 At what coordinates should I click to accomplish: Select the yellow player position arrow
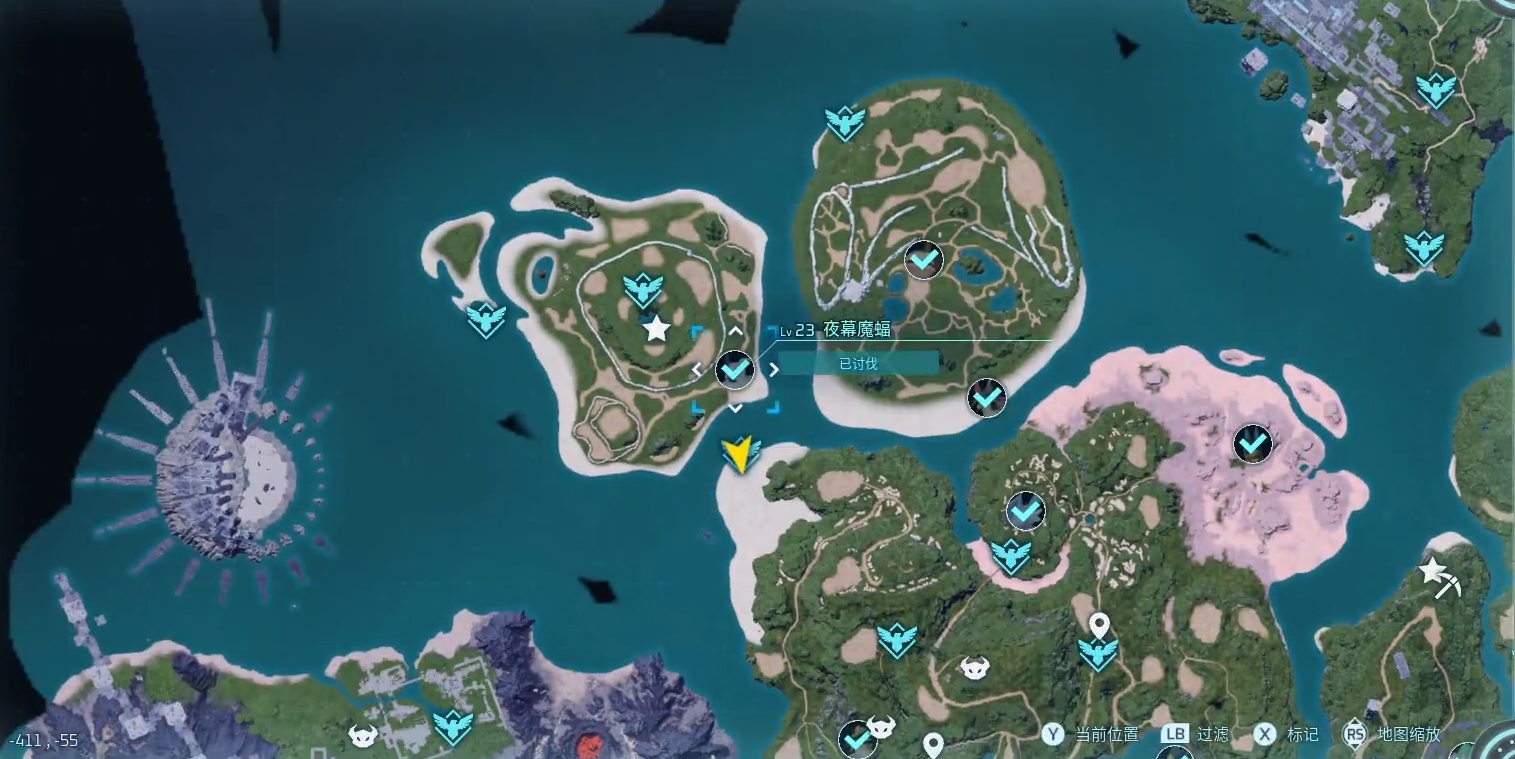tap(739, 454)
